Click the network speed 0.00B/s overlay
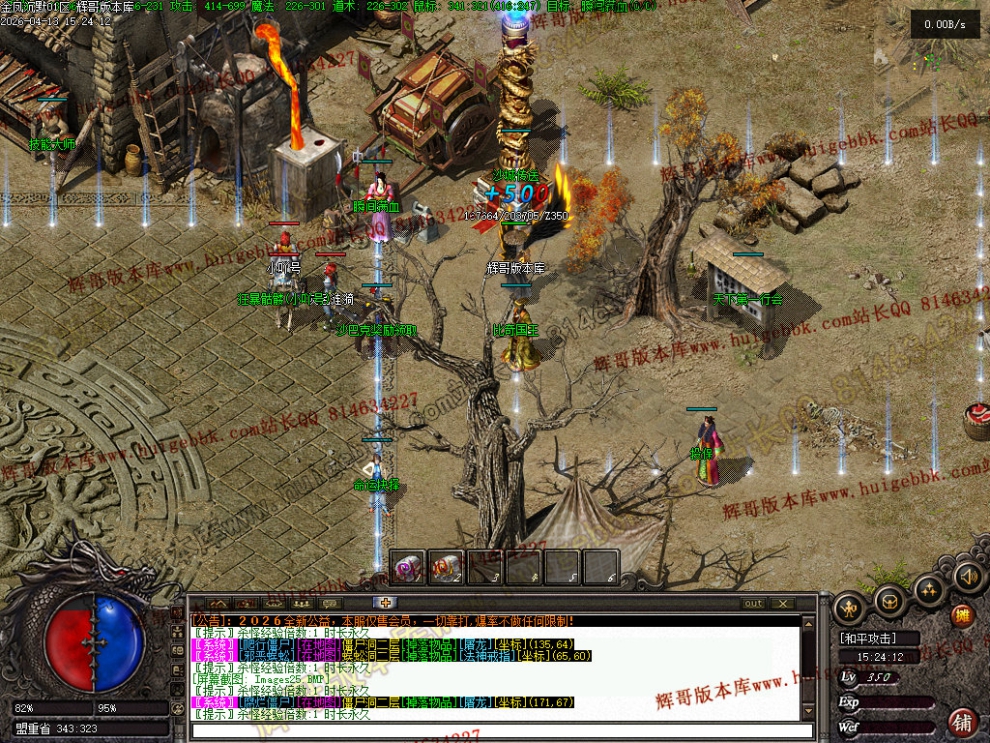Image resolution: width=990 pixels, height=743 pixels. coord(945,25)
